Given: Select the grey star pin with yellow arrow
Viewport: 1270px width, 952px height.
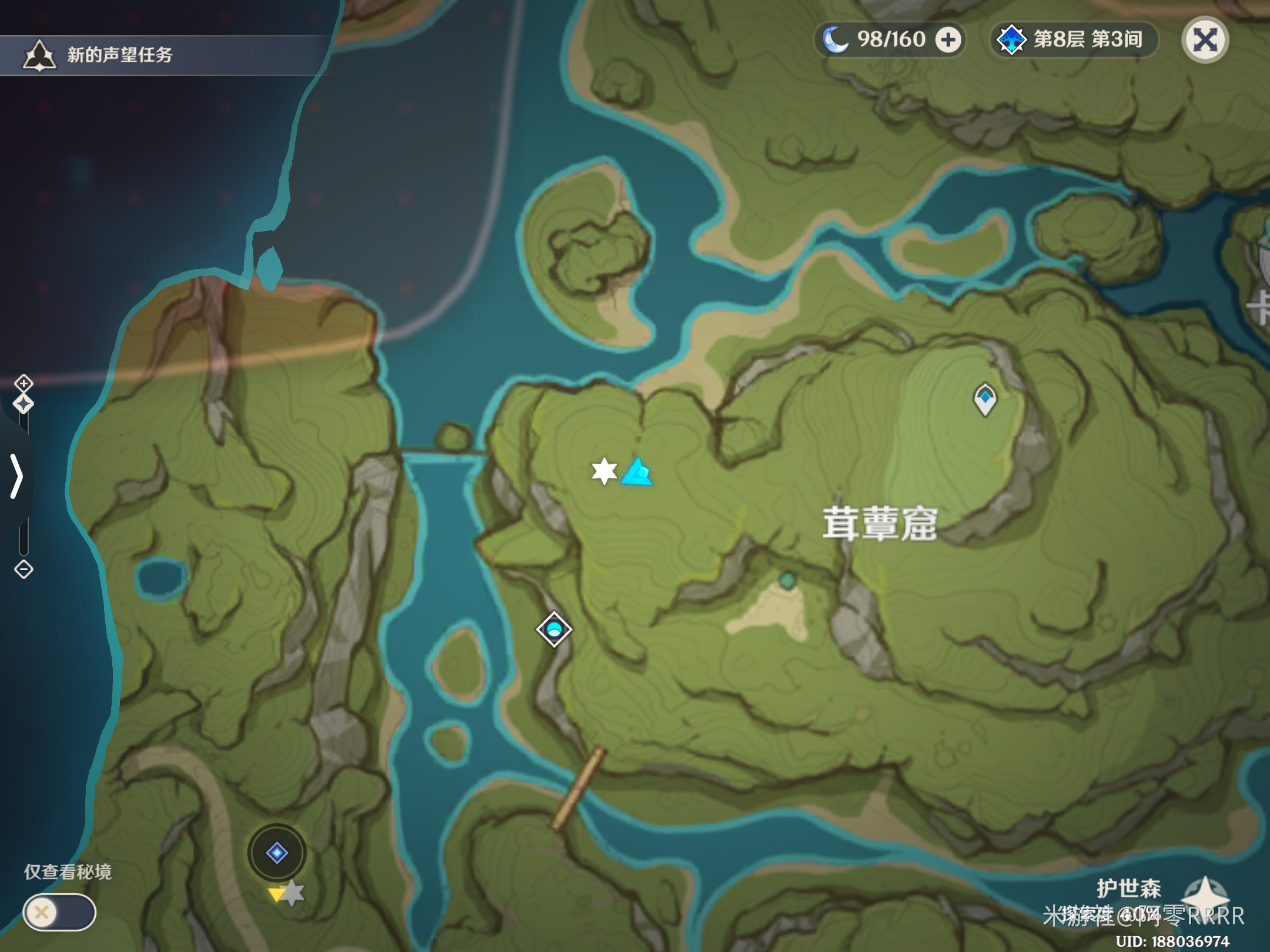Looking at the screenshot, I should click(290, 894).
